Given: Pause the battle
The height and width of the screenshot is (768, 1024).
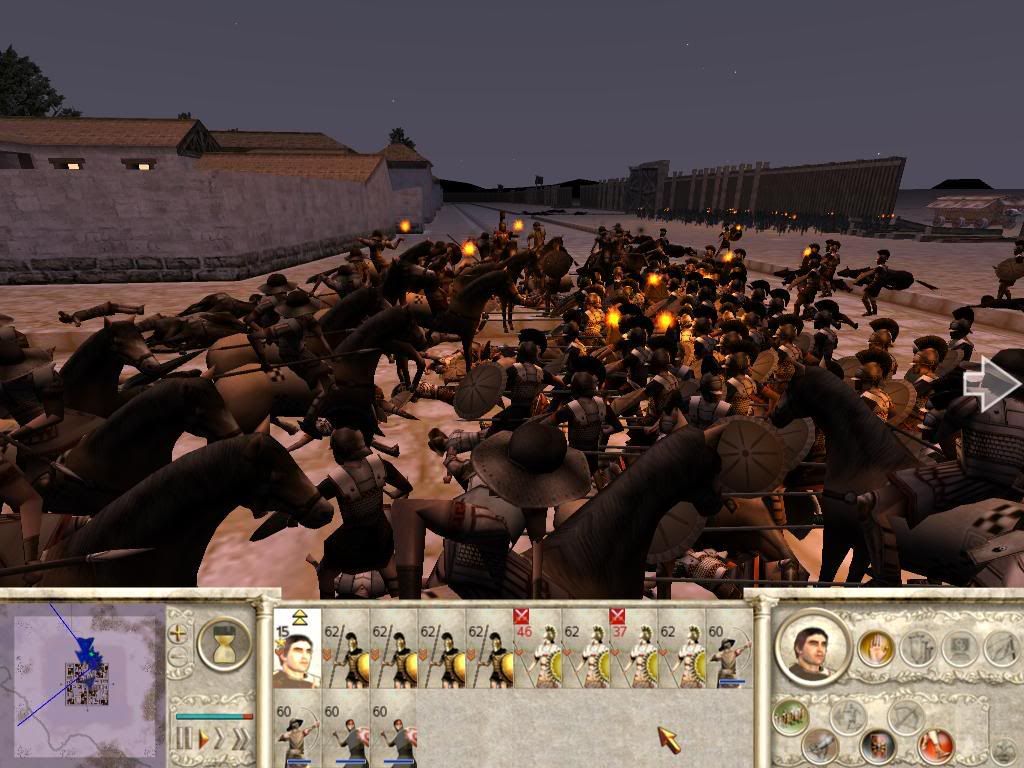Looking at the screenshot, I should click(x=183, y=739).
